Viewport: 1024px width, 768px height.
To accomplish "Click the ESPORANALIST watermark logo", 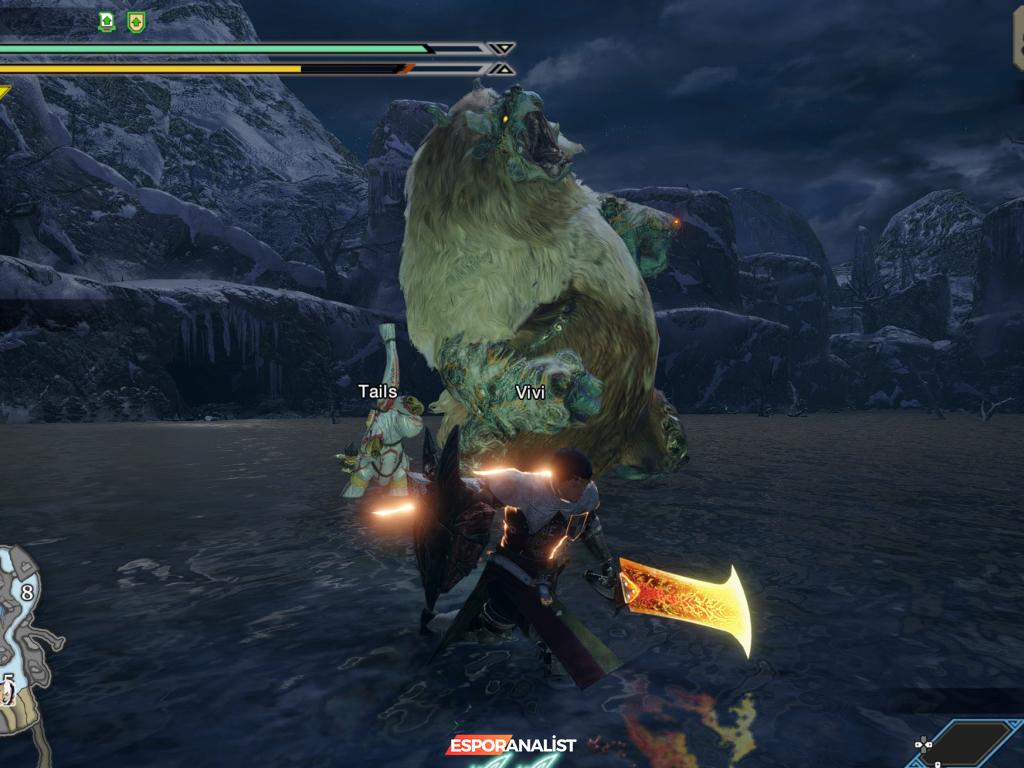I will [x=511, y=745].
